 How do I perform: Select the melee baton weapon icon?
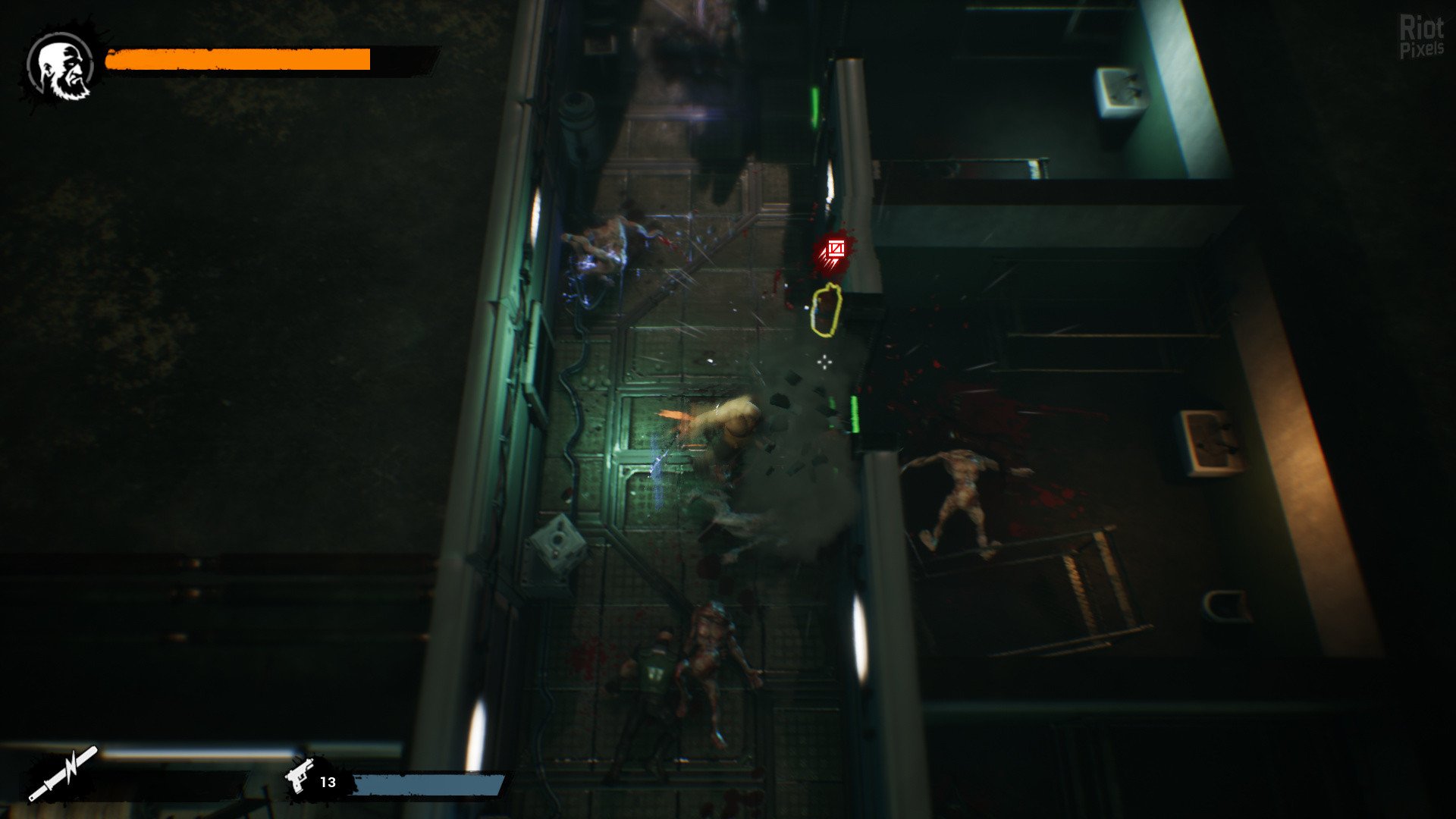click(64, 773)
